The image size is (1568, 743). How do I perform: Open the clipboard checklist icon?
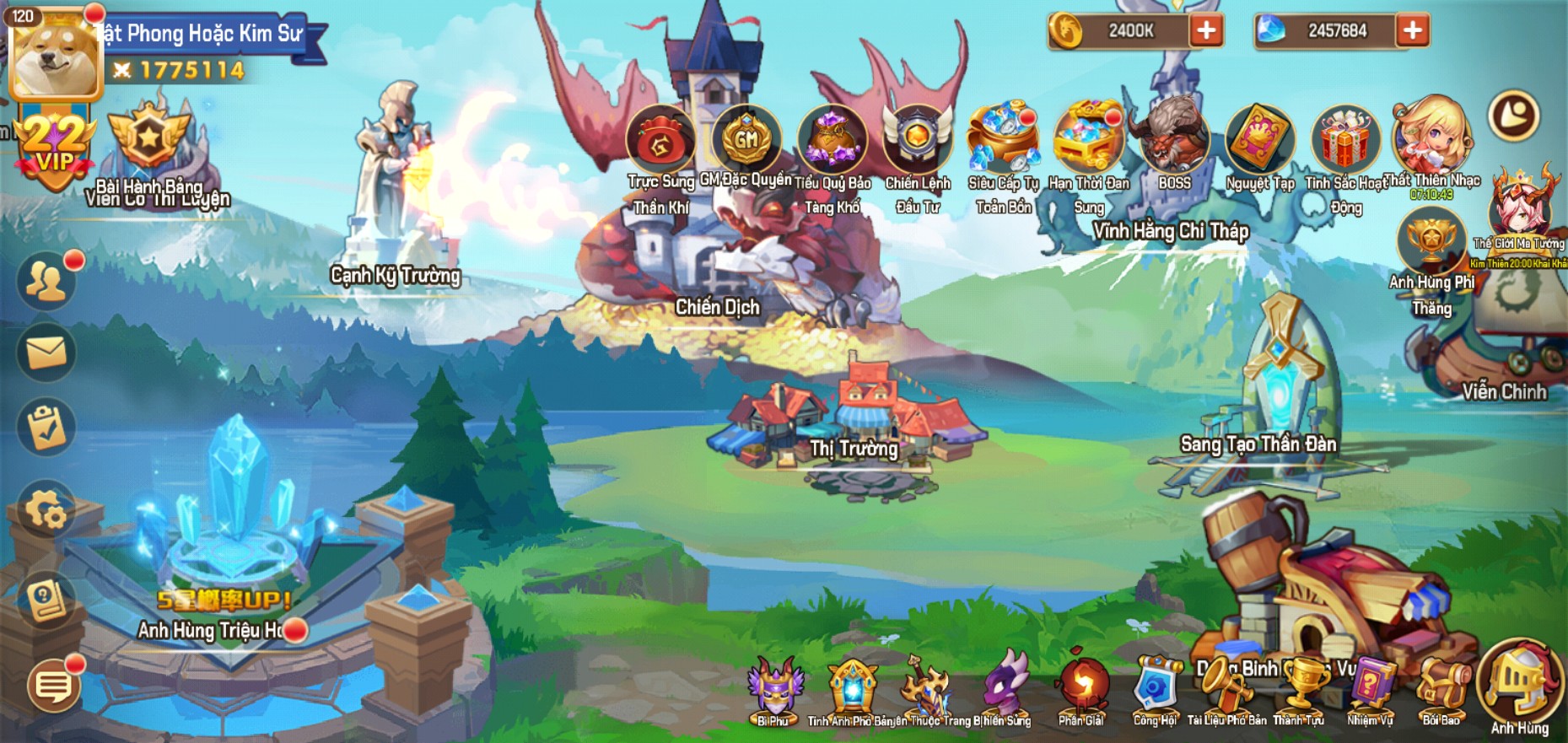(x=46, y=428)
